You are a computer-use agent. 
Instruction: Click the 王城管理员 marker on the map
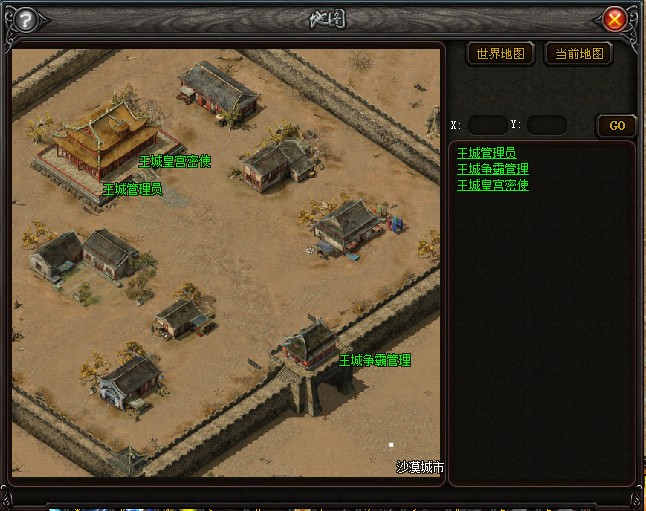(x=133, y=188)
